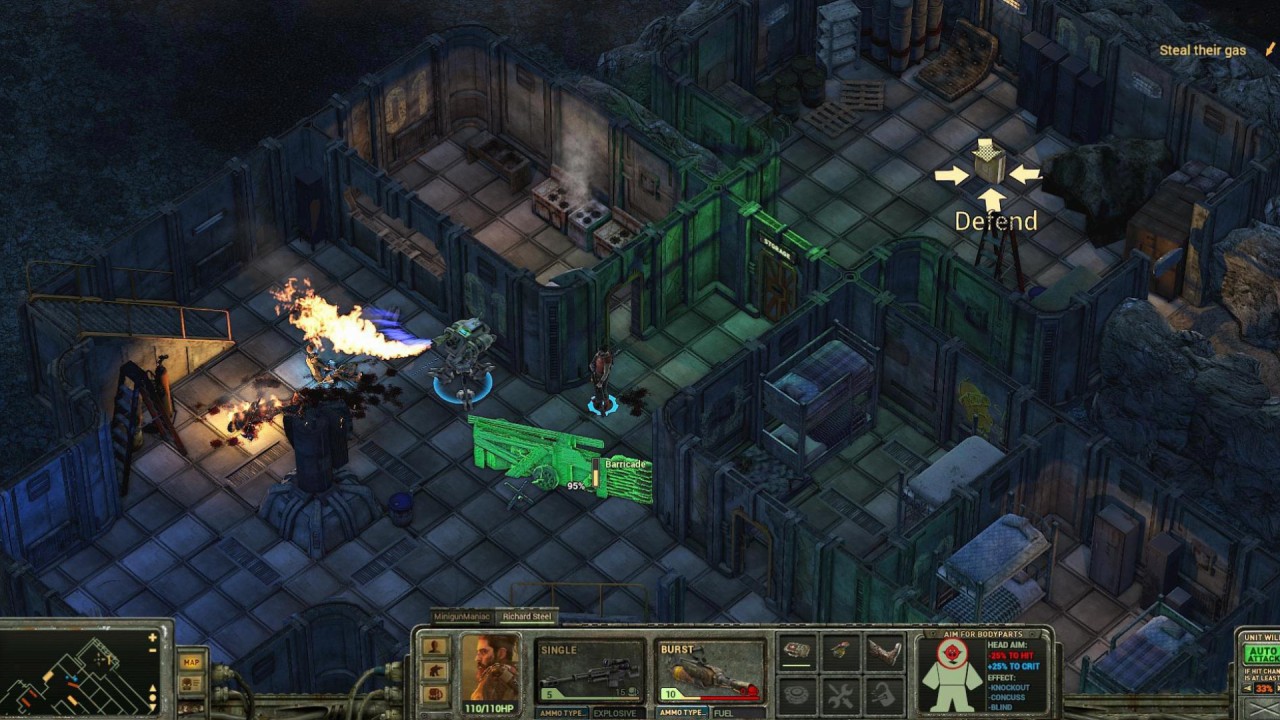Image resolution: width=1280 pixels, height=720 pixels.
Task: Change the flamethrower's ammo type
Action: tap(684, 712)
